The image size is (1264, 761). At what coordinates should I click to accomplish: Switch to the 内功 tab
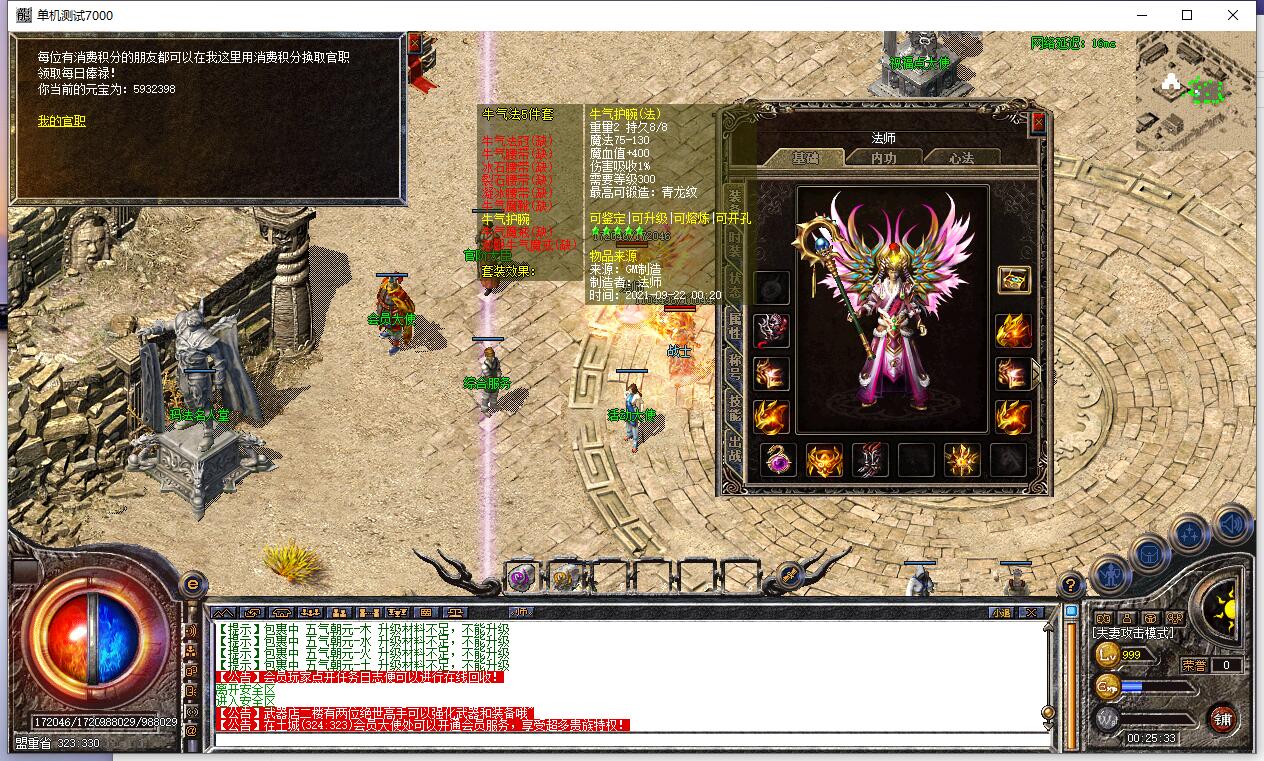(x=883, y=157)
